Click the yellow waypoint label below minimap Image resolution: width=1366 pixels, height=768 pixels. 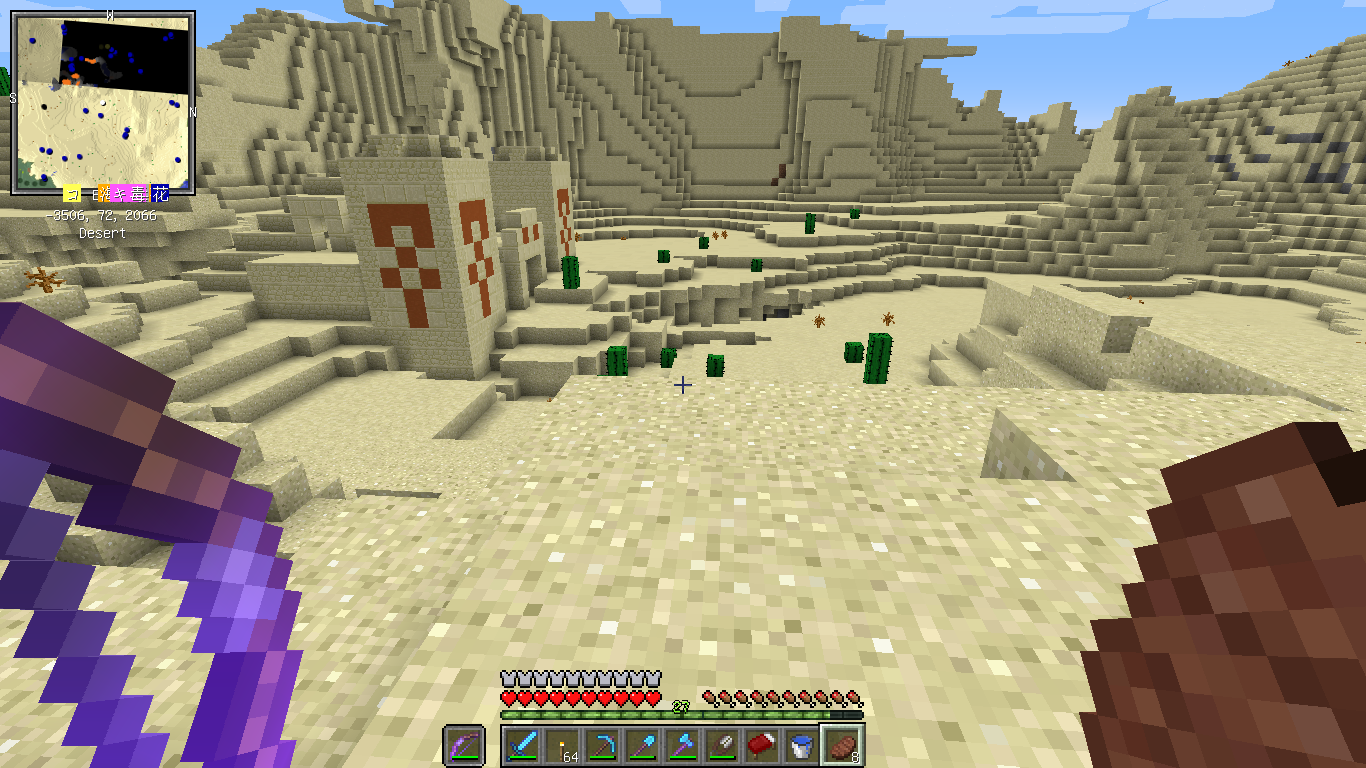click(x=72, y=194)
